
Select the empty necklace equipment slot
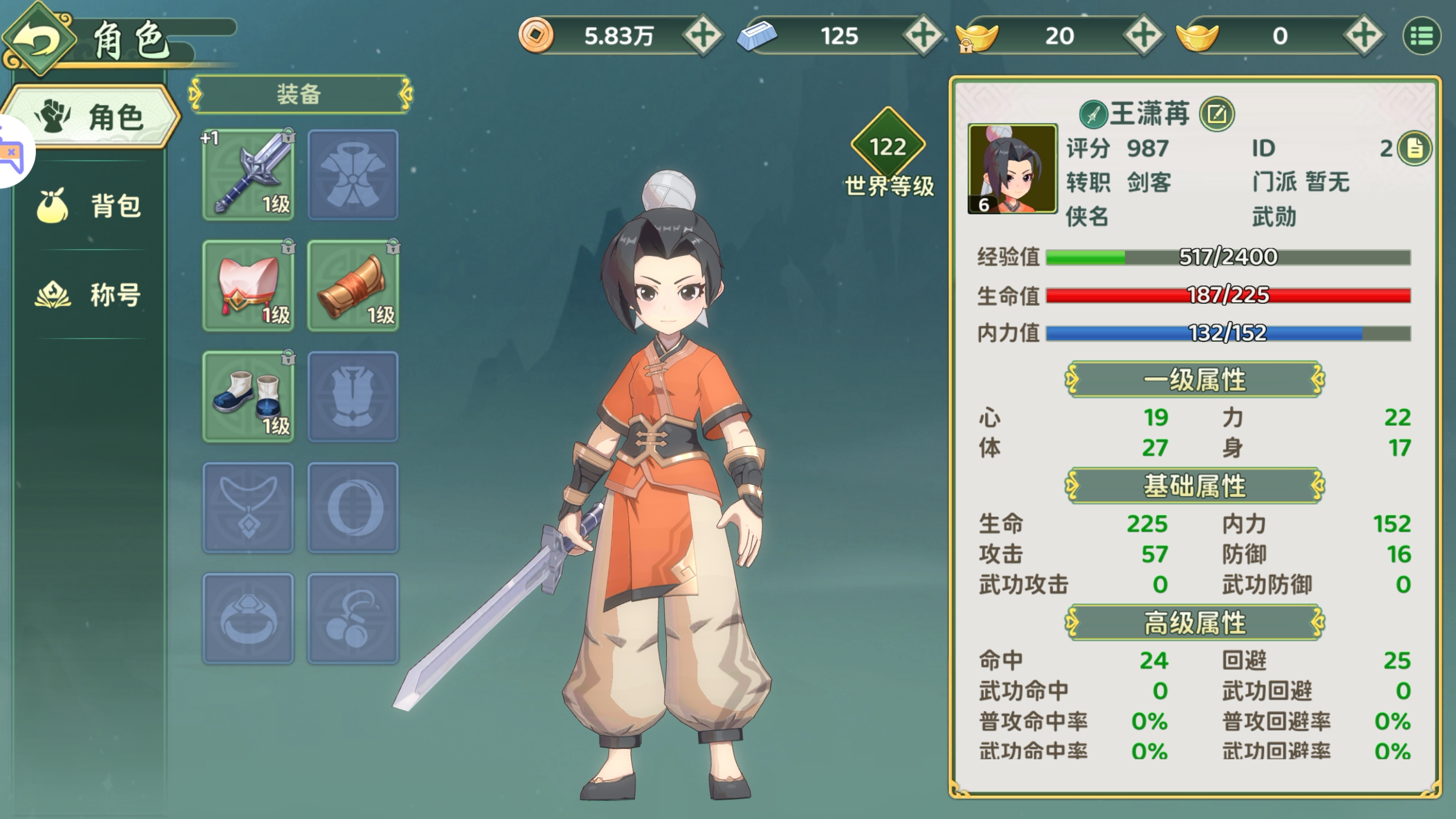pyautogui.click(x=248, y=508)
